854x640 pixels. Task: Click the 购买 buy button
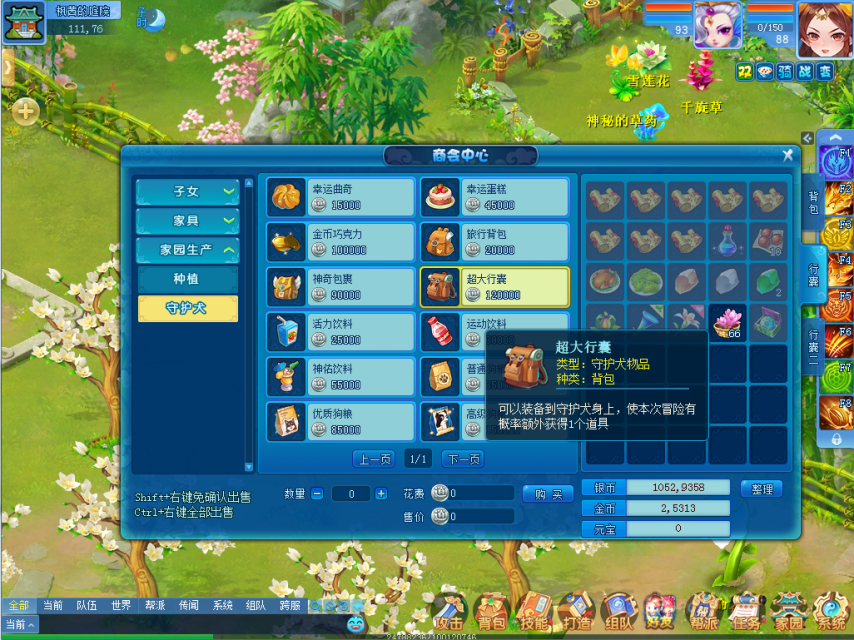click(548, 494)
